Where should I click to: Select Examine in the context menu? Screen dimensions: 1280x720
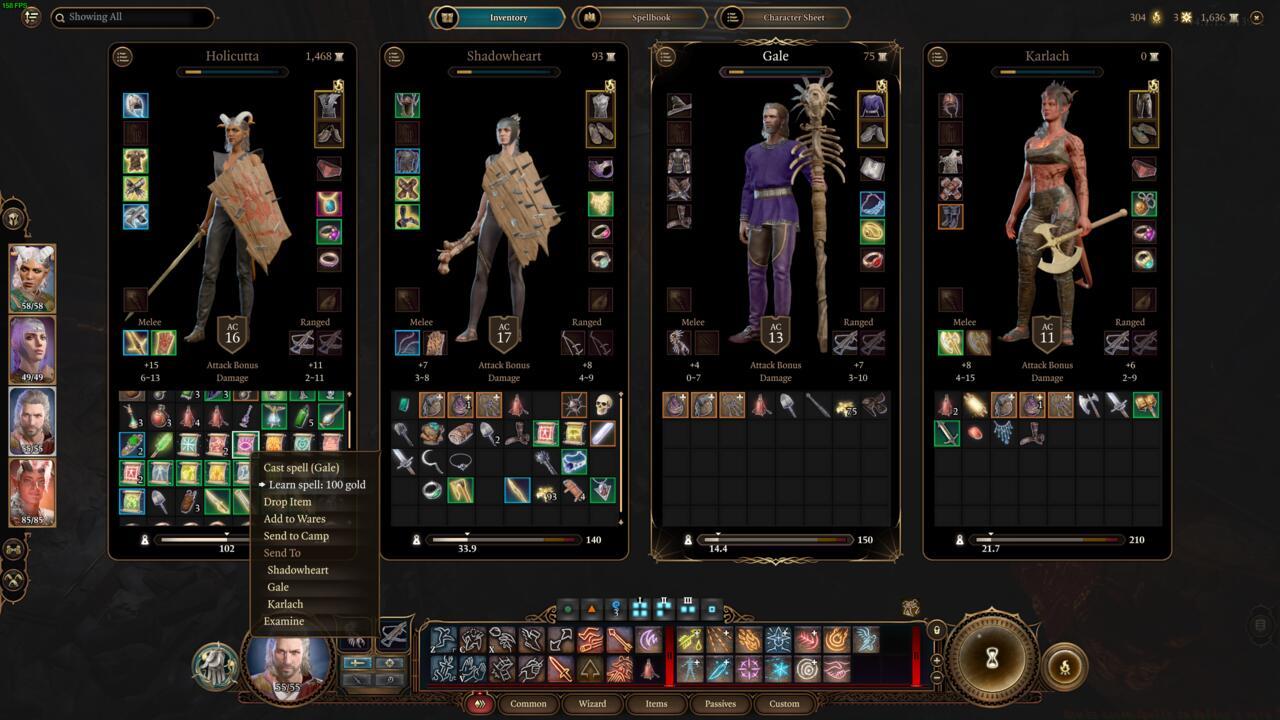pos(283,621)
